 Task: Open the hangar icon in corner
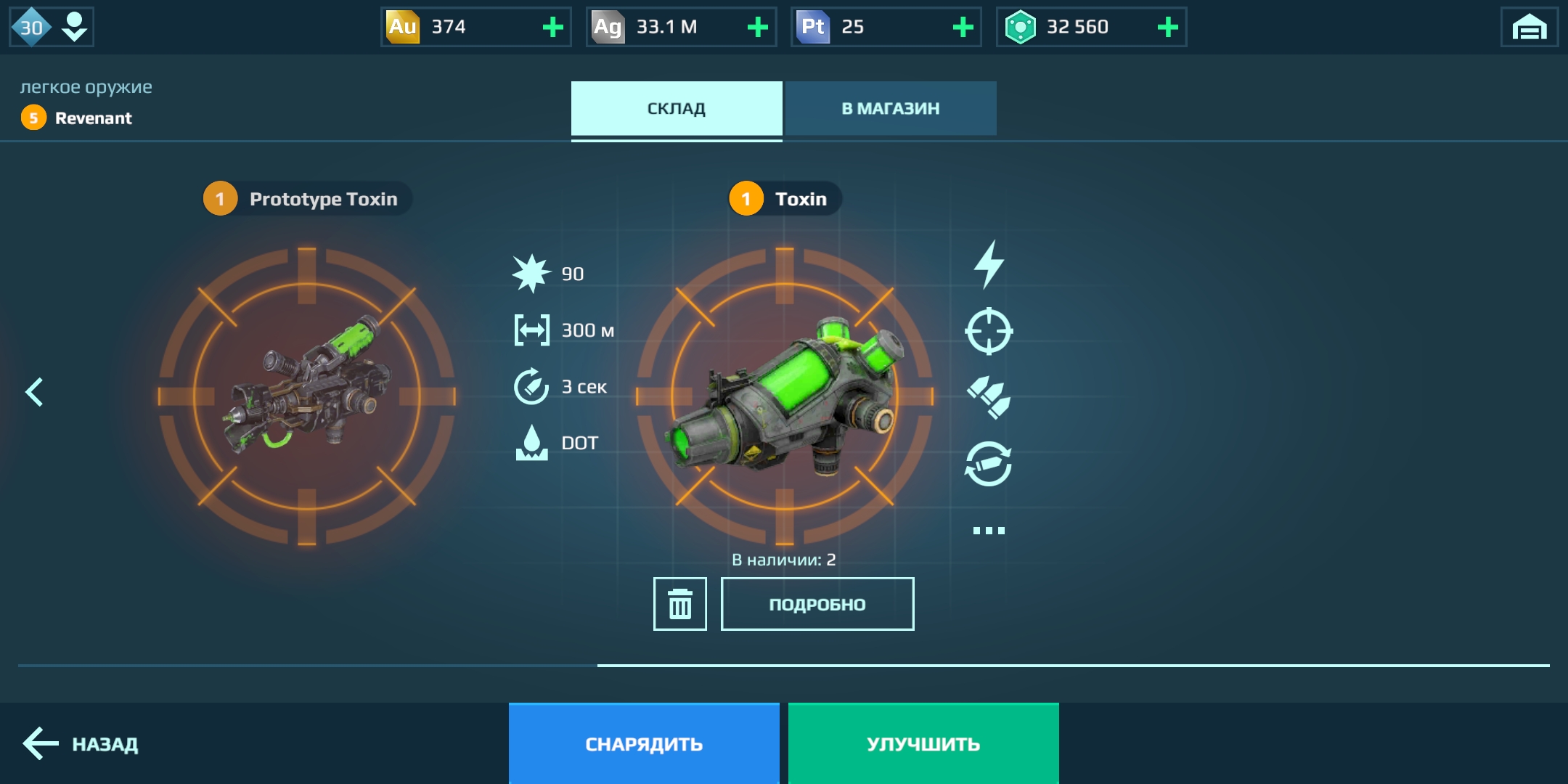[x=1529, y=28]
